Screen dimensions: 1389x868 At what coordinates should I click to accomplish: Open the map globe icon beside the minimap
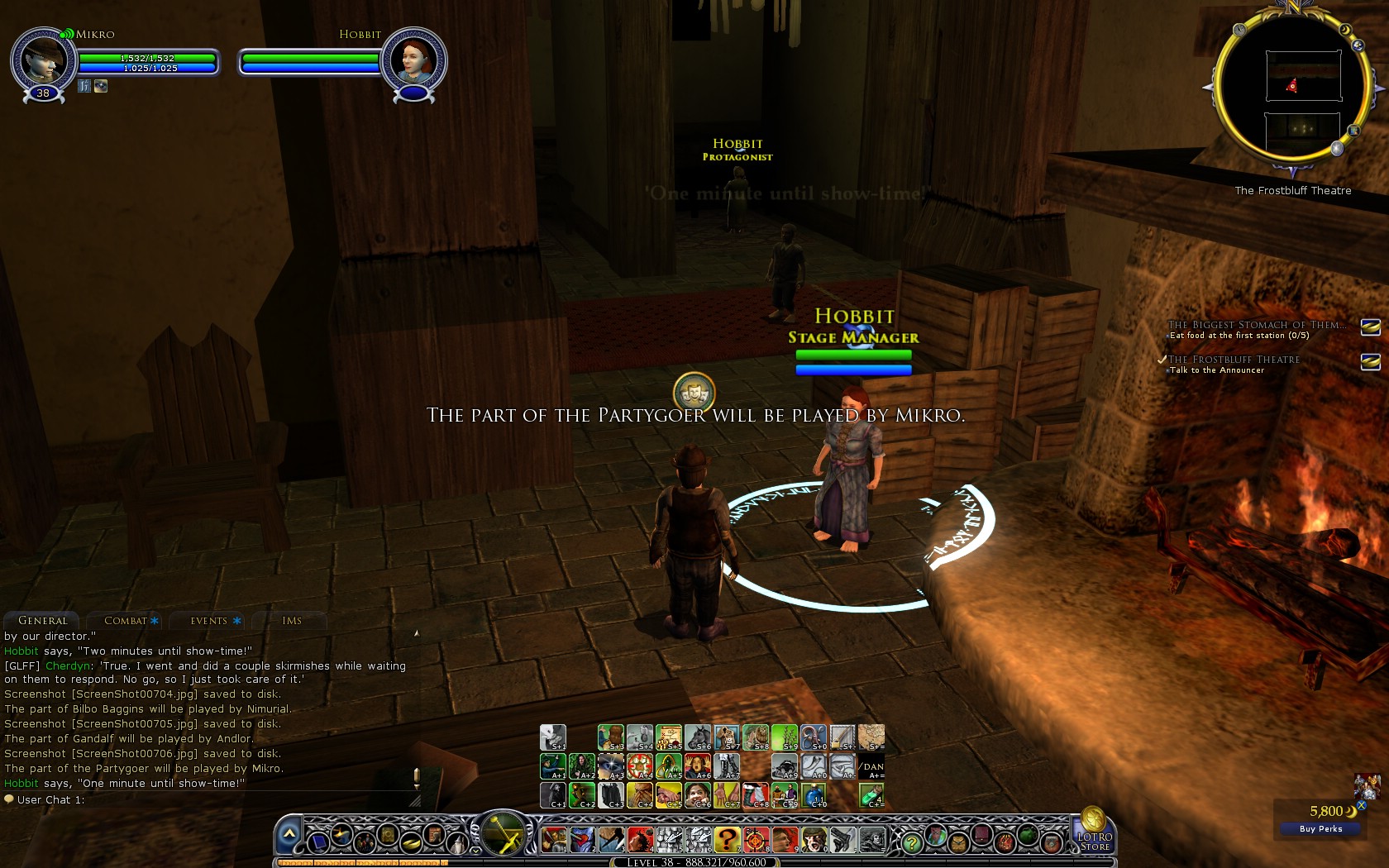coord(1358,45)
